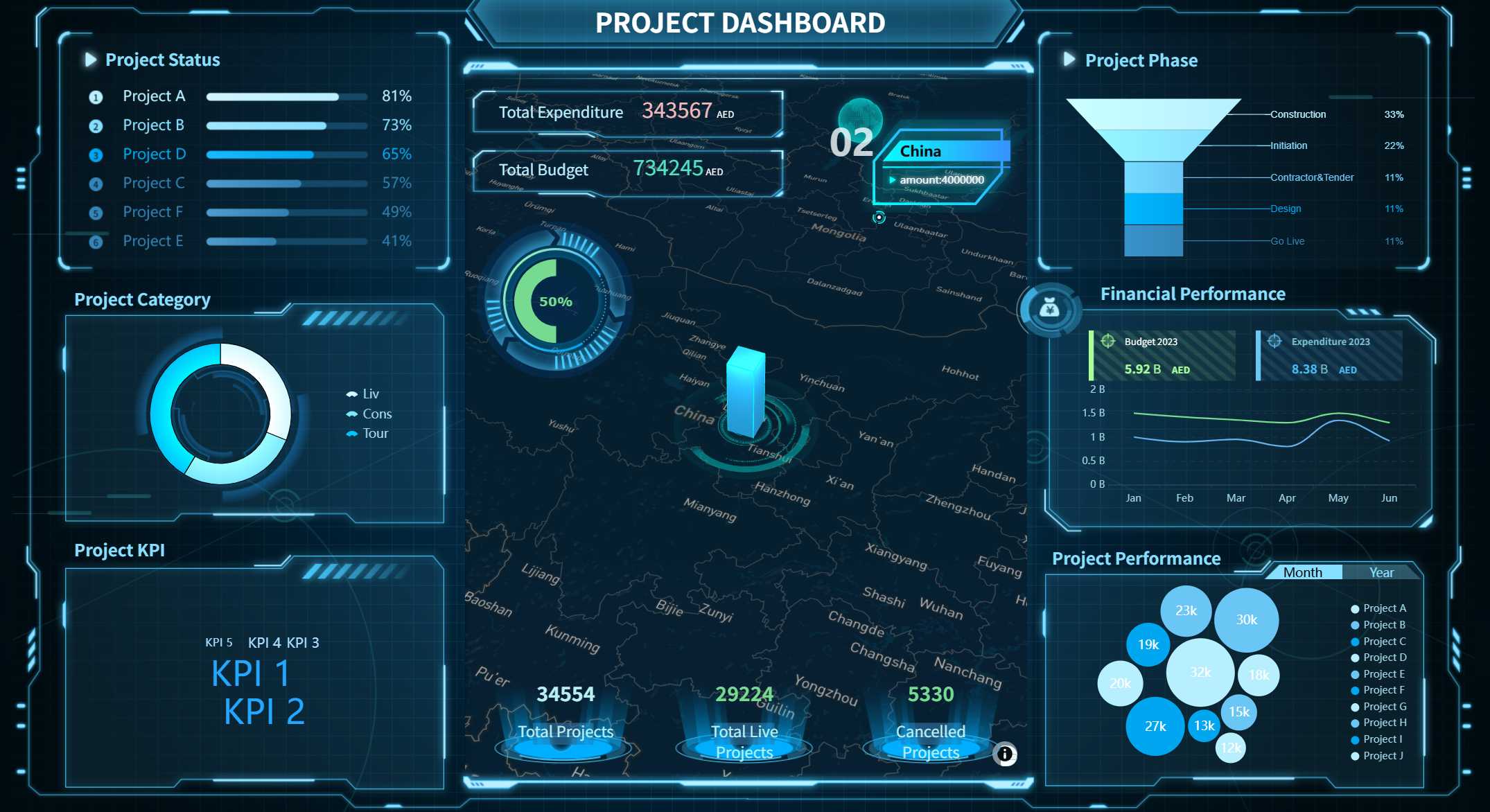Image resolution: width=1490 pixels, height=812 pixels.
Task: Click the blue target icon next to Expenditure 2023
Action: [x=1275, y=342]
